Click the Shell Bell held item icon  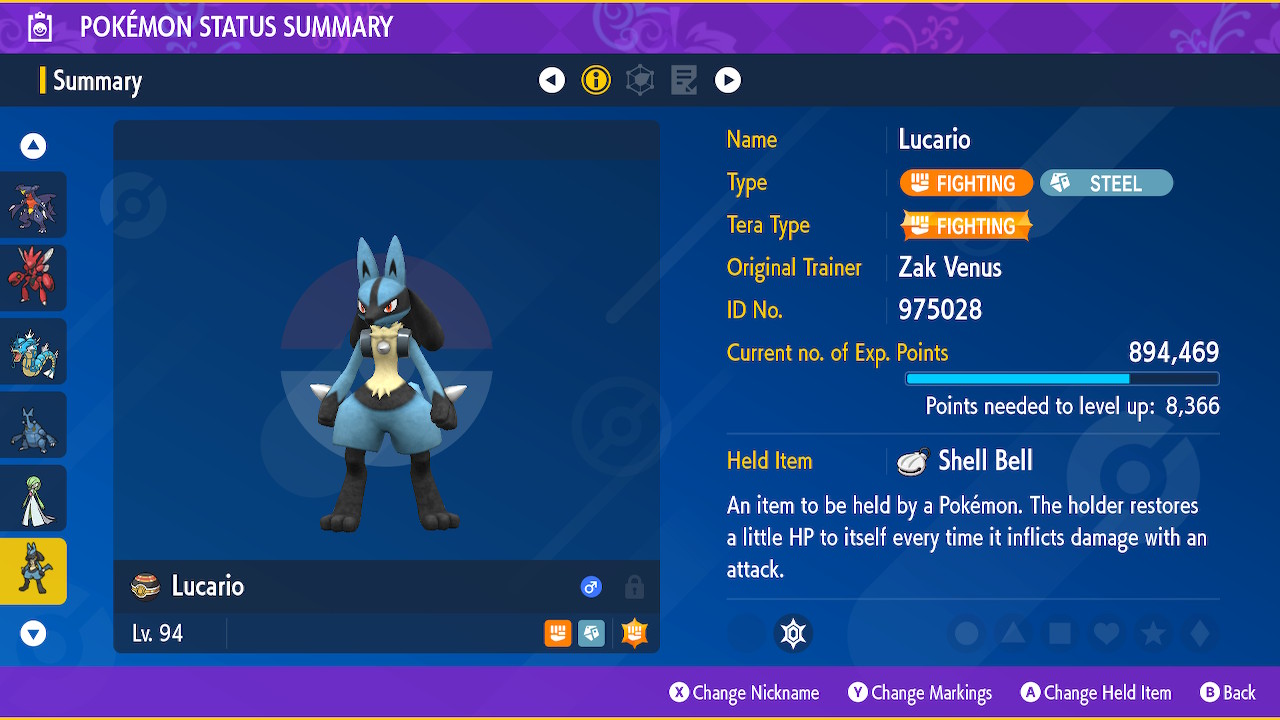pyautogui.click(x=911, y=460)
